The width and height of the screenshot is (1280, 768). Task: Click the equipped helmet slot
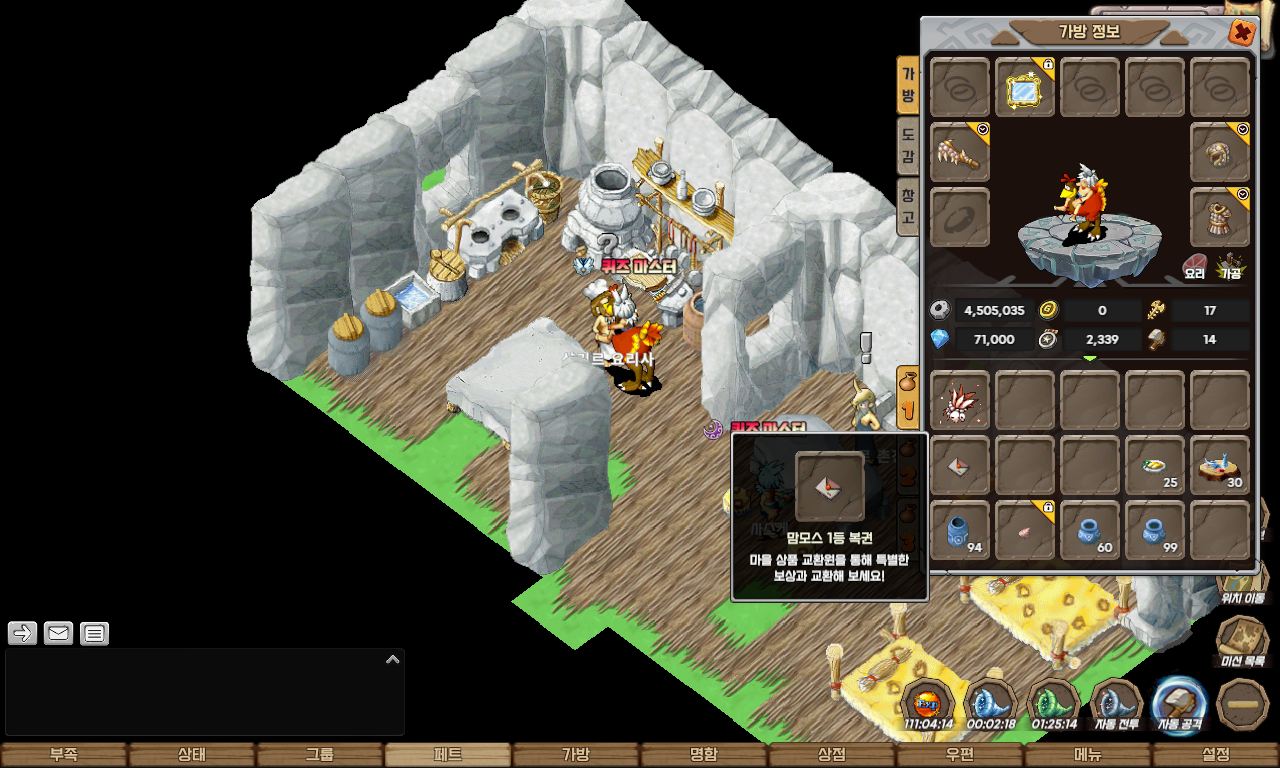tap(1220, 153)
